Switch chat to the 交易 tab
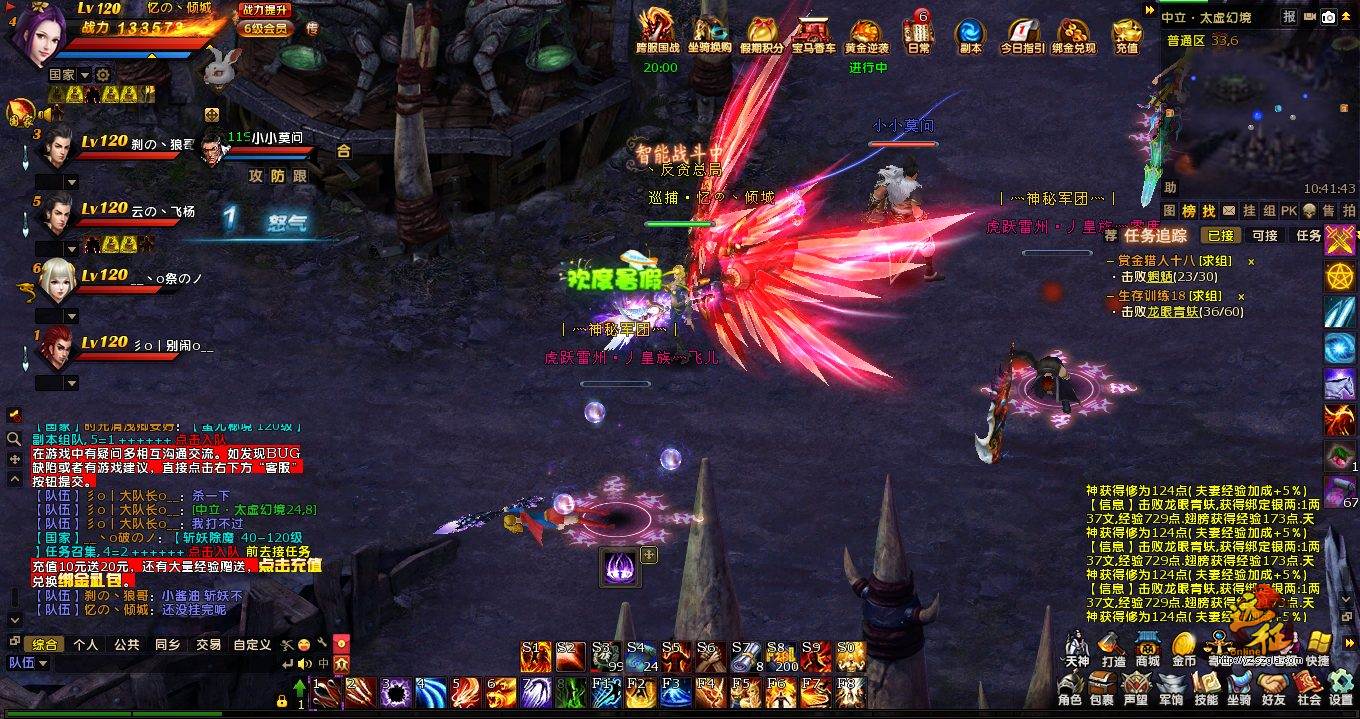The width and height of the screenshot is (1360, 719). 208,645
